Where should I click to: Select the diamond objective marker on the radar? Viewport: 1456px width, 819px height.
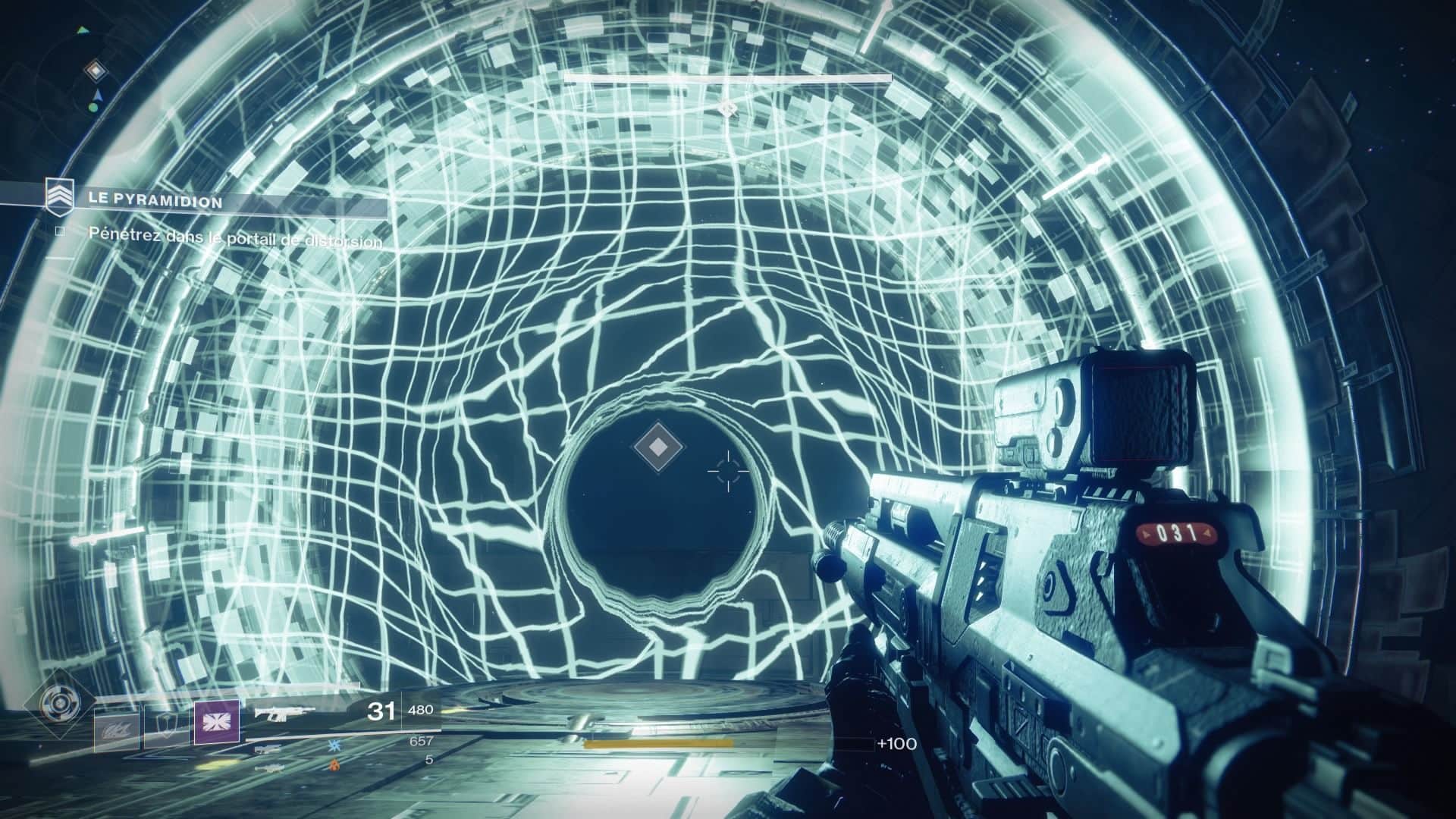(x=95, y=71)
